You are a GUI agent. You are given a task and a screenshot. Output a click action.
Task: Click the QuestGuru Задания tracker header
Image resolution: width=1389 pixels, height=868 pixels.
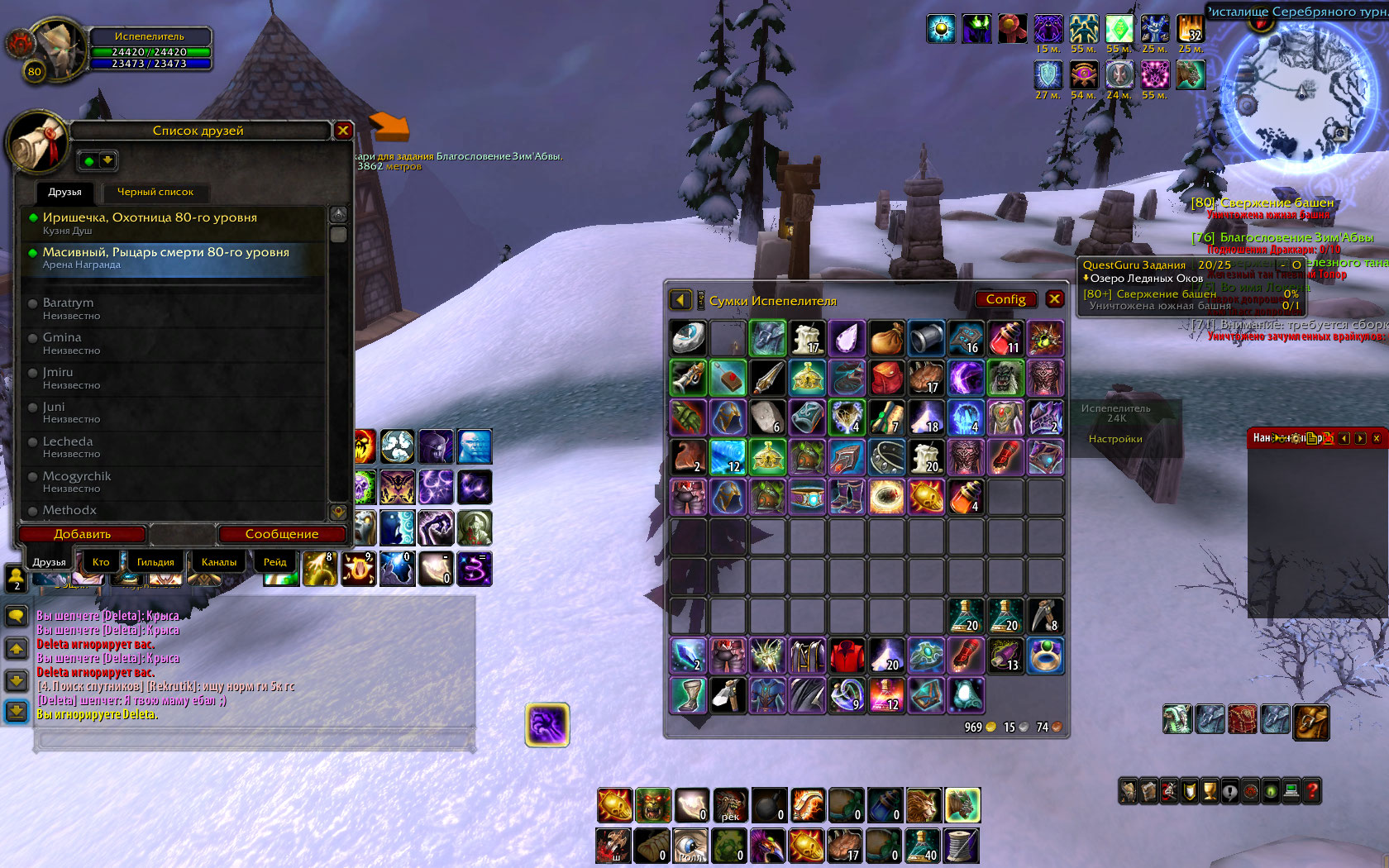pyautogui.click(x=1134, y=265)
